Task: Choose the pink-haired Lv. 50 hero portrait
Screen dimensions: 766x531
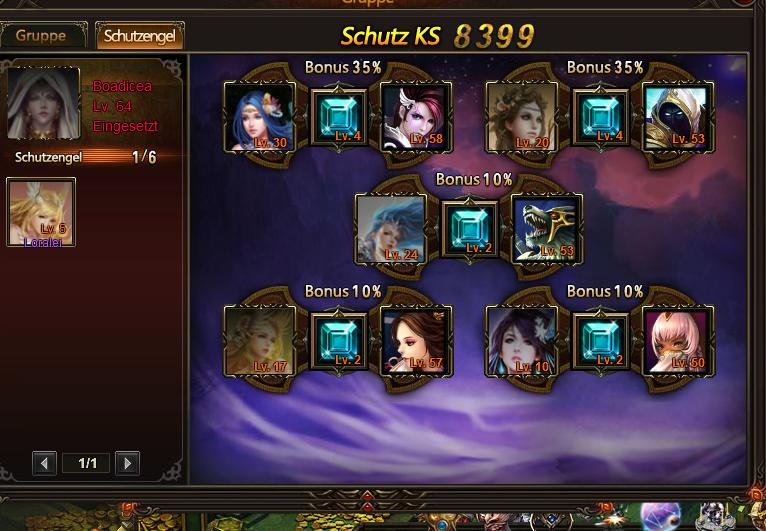Action: pos(678,341)
